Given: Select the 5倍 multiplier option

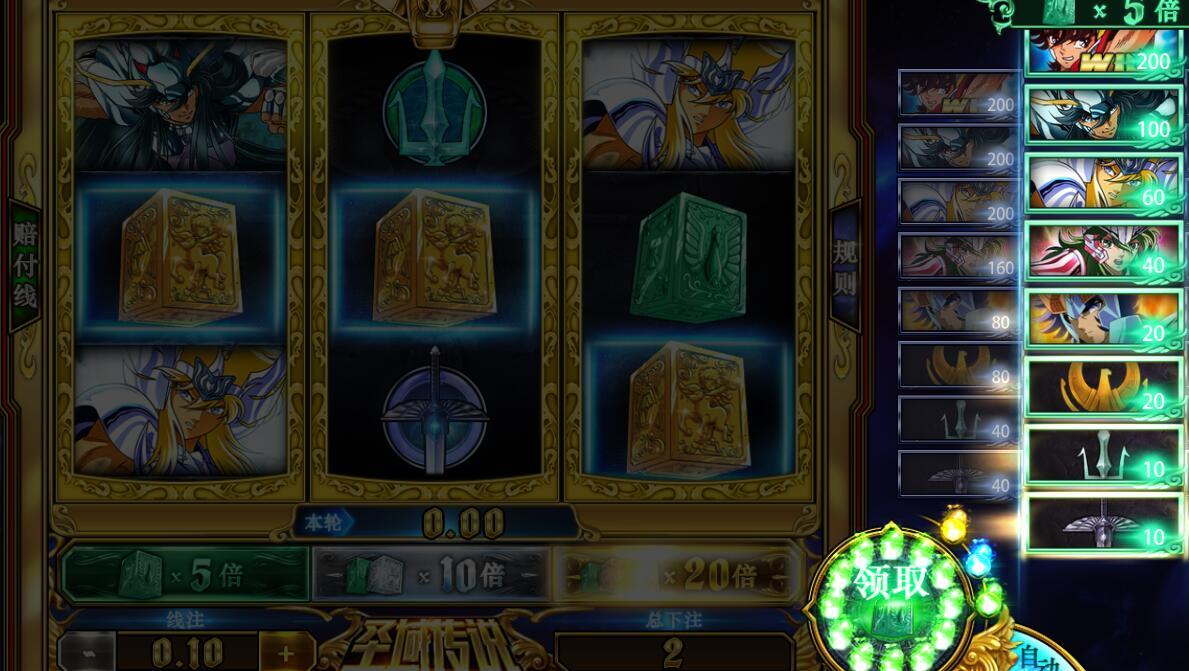Looking at the screenshot, I should 185,574.
